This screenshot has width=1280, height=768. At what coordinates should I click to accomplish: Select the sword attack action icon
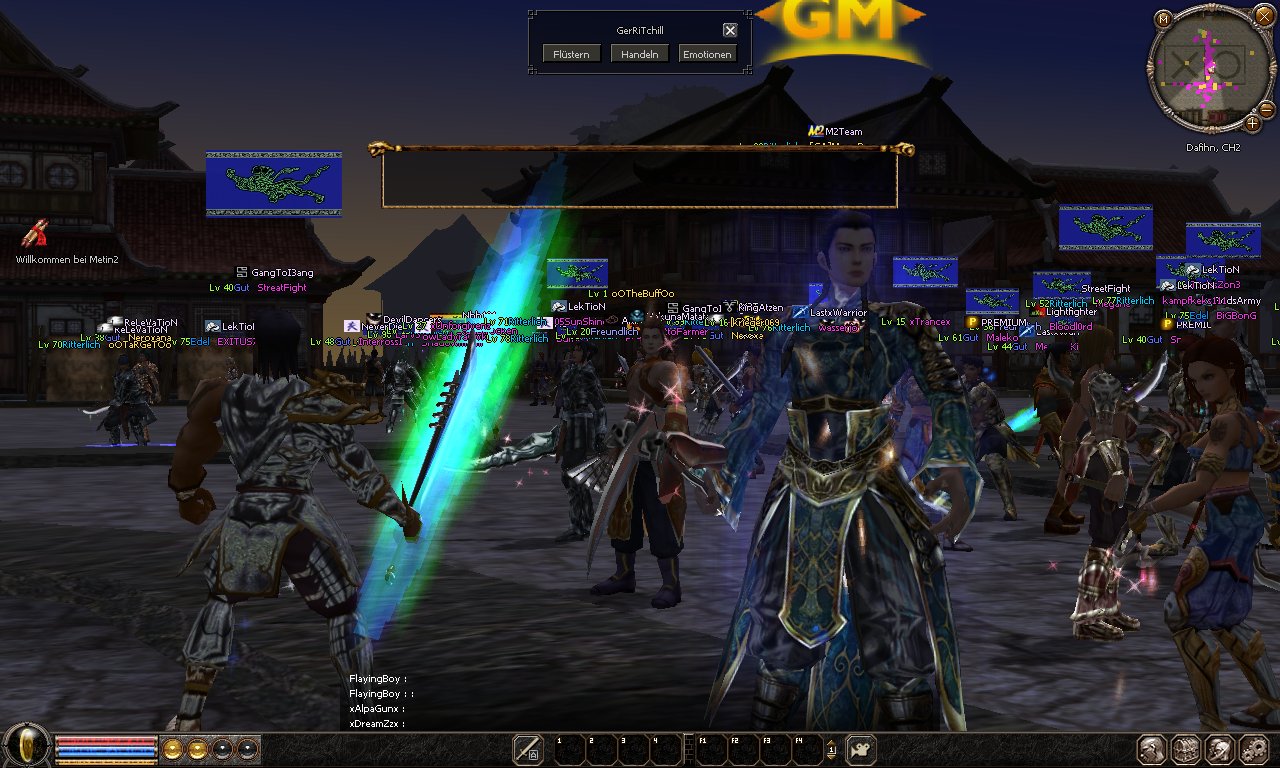(x=528, y=749)
